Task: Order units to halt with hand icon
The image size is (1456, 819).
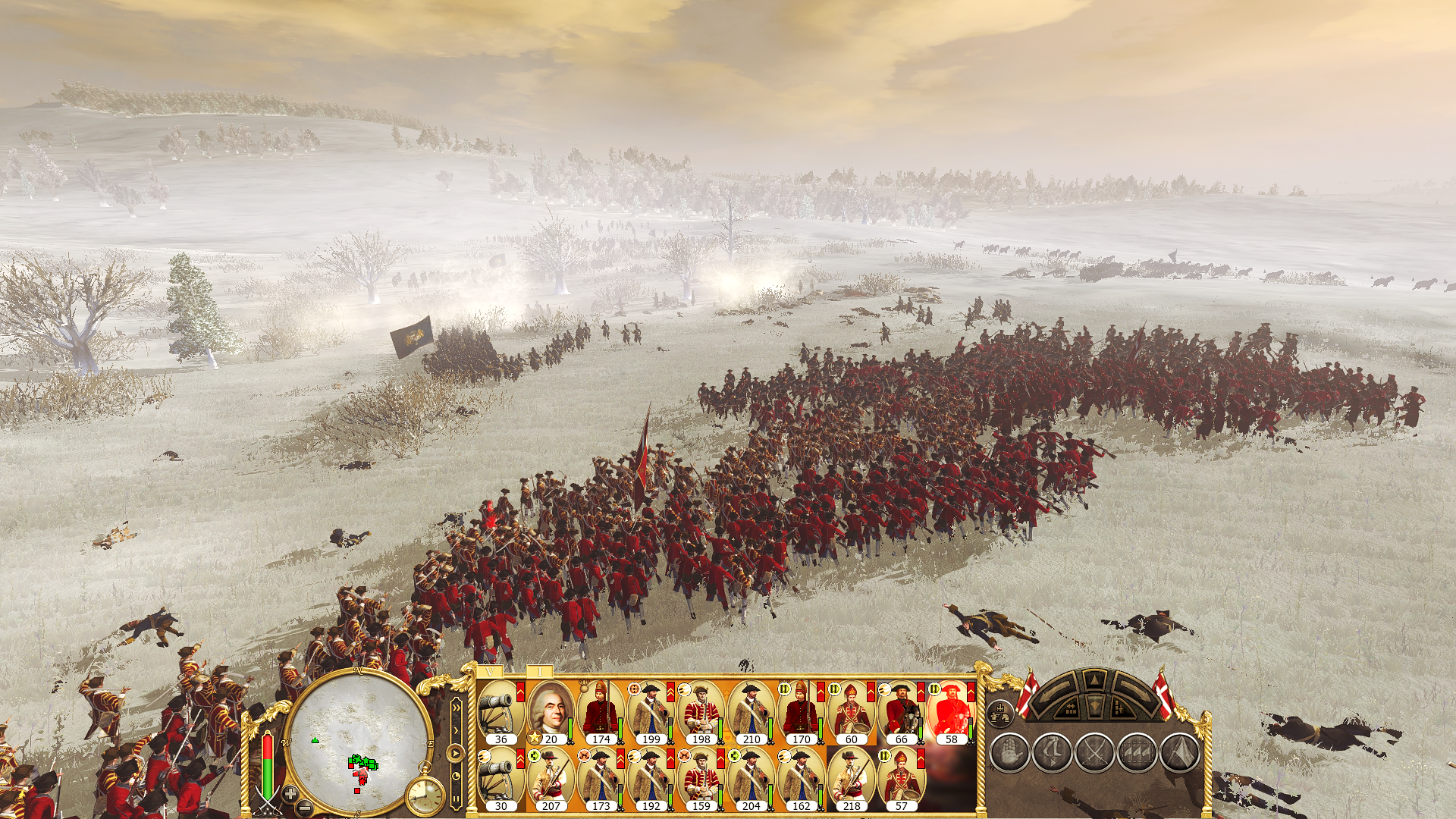Action: tap(1010, 753)
